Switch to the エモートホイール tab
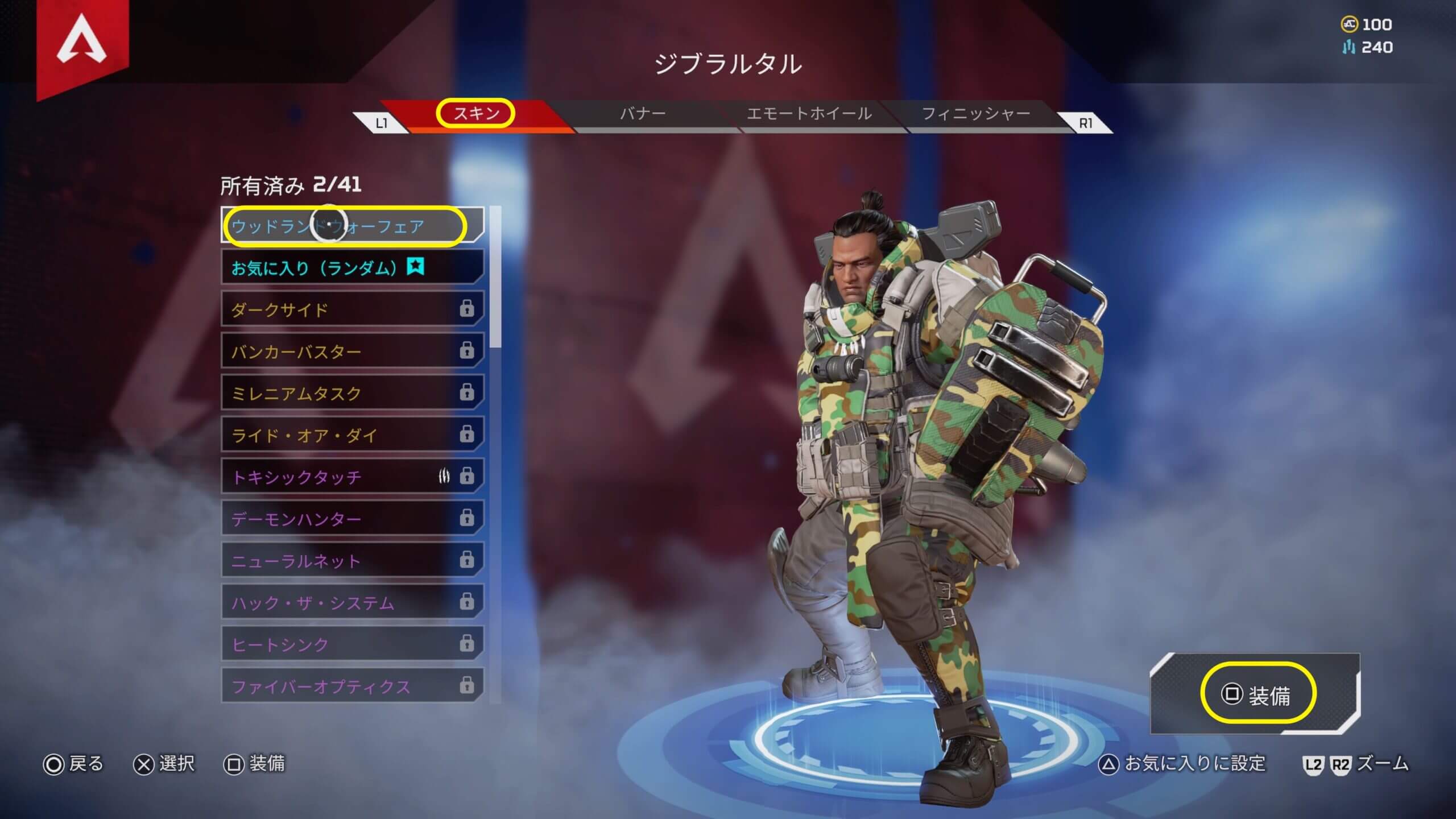 (x=809, y=114)
